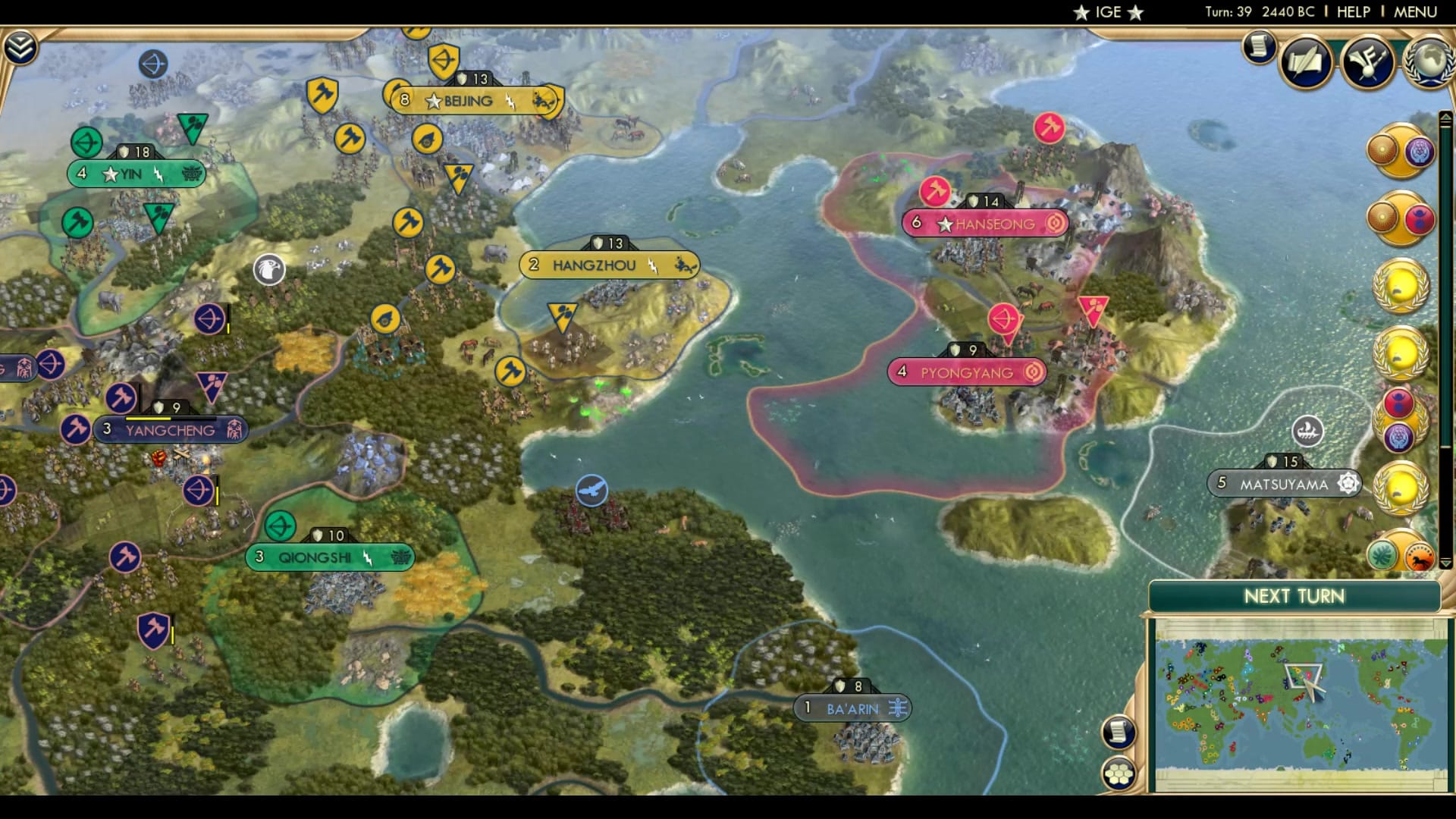
Task: Expand the top-left chevron dropdown
Action: tap(20, 48)
